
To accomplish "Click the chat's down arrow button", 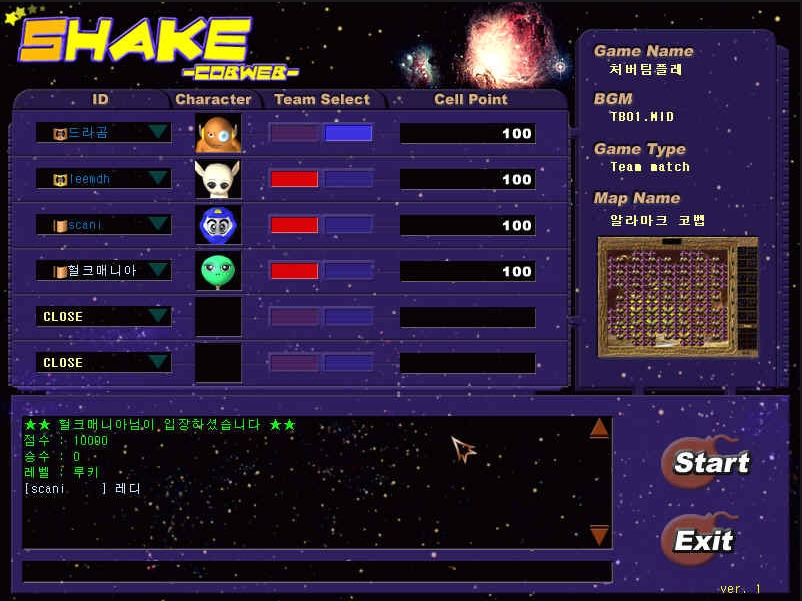I will [x=599, y=535].
